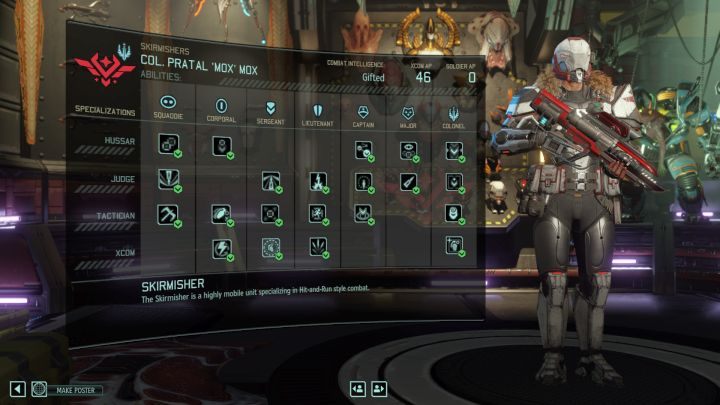This screenshot has width=720, height=405.
Task: Select the Judge squaddie ability
Action: coord(167,180)
